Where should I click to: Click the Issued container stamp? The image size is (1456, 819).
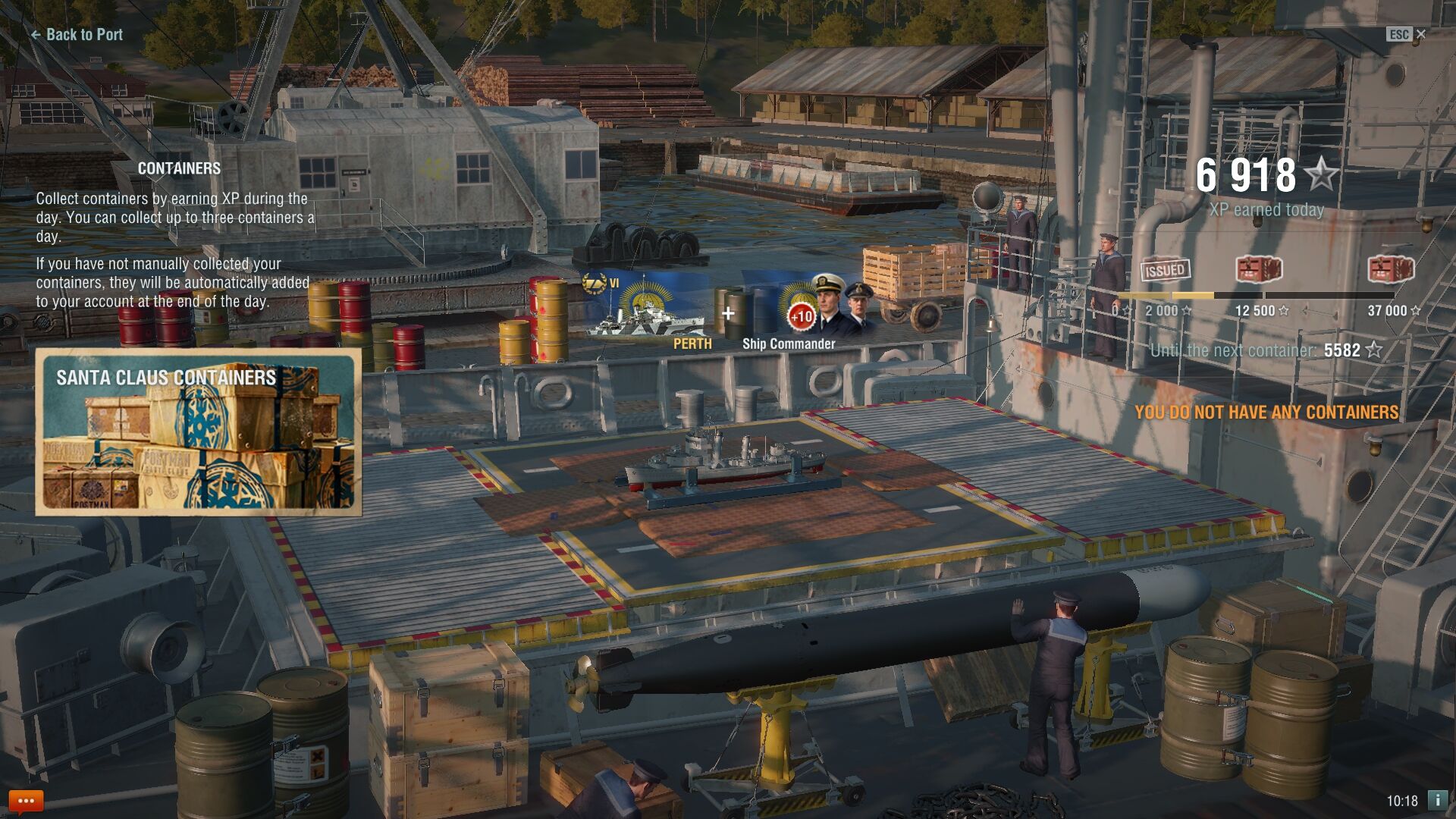(1165, 269)
